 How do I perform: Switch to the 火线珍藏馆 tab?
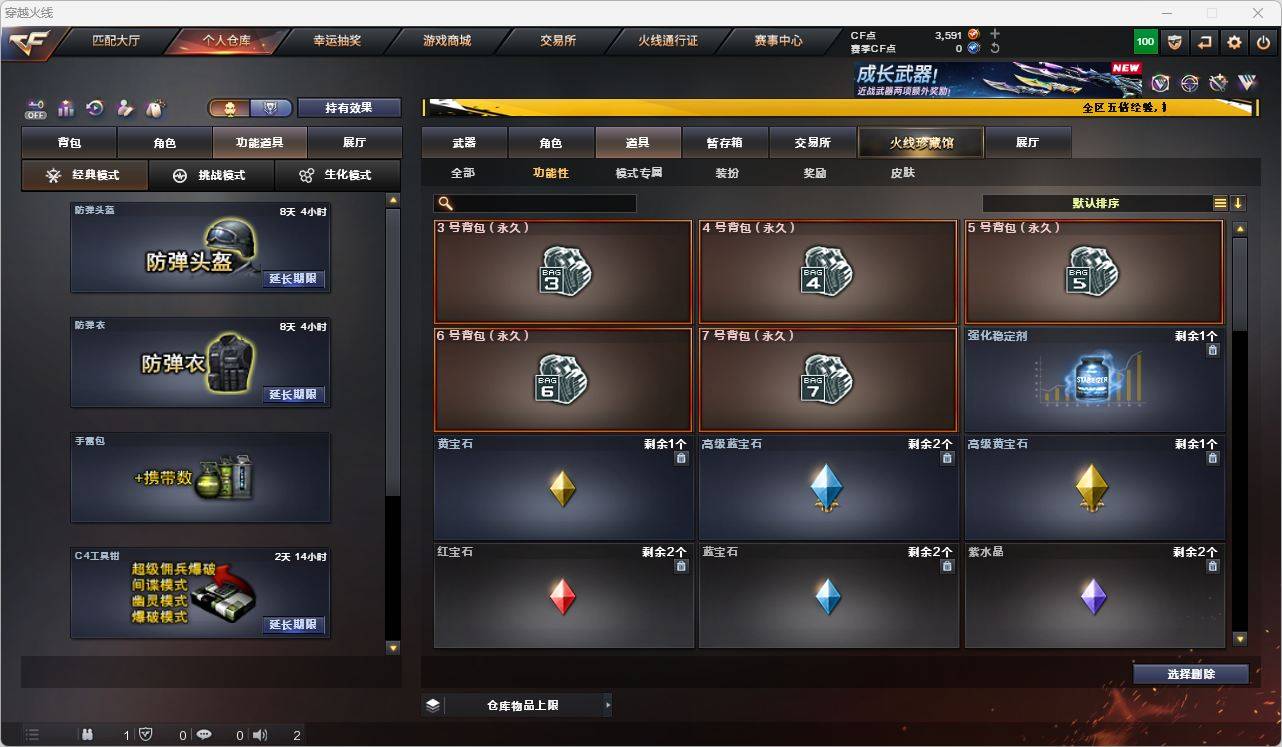click(x=920, y=142)
